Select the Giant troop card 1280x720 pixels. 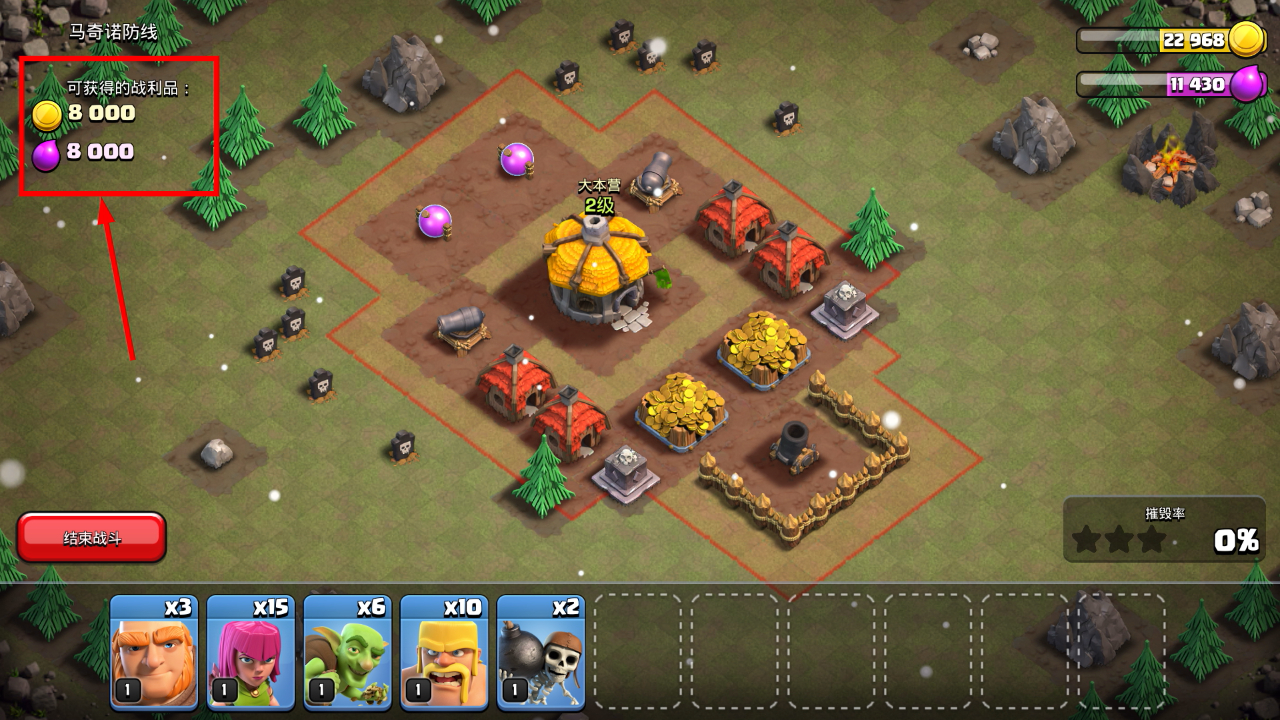click(154, 652)
